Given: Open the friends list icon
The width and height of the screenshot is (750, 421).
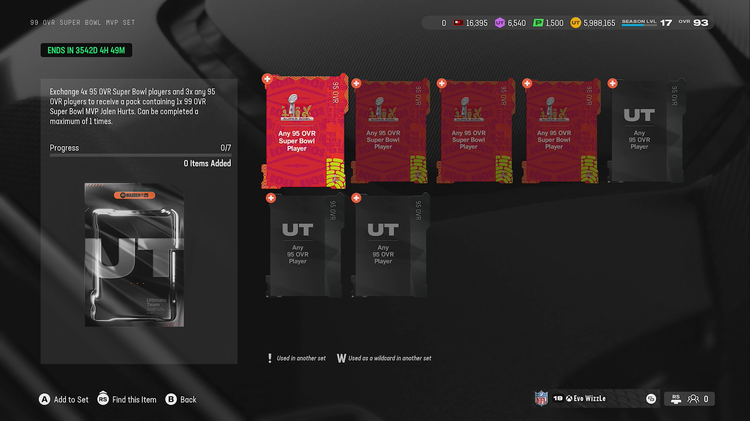Looking at the screenshot, I should [x=694, y=399].
